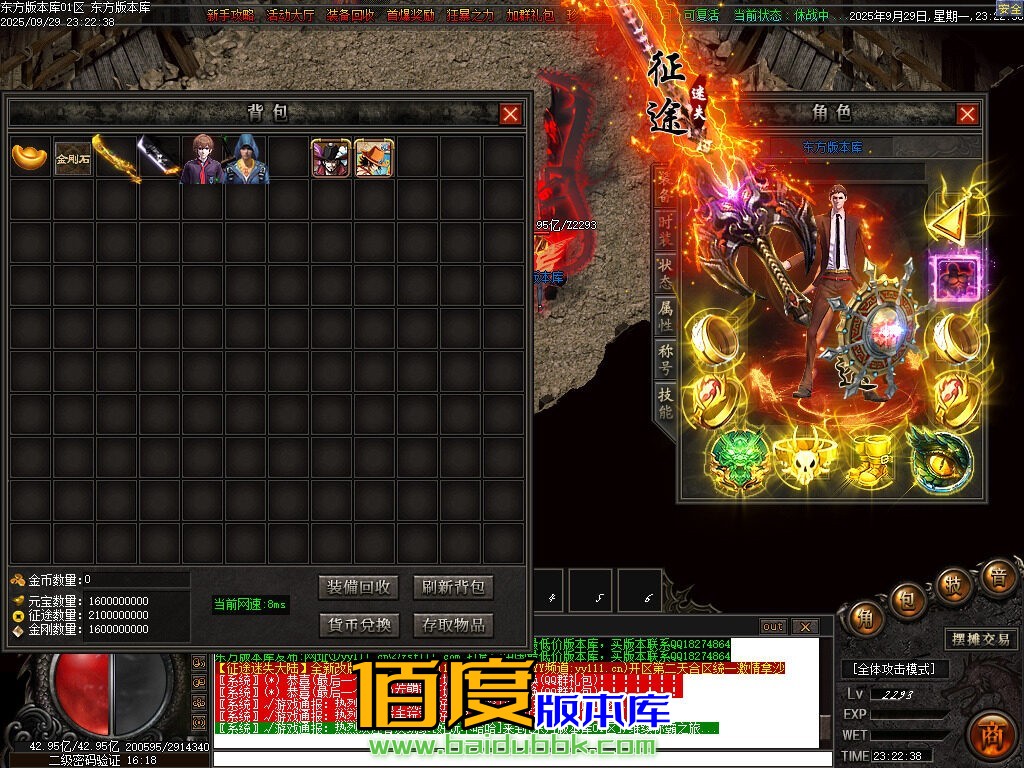Open 货币兑换 currency exchange

coord(359,625)
